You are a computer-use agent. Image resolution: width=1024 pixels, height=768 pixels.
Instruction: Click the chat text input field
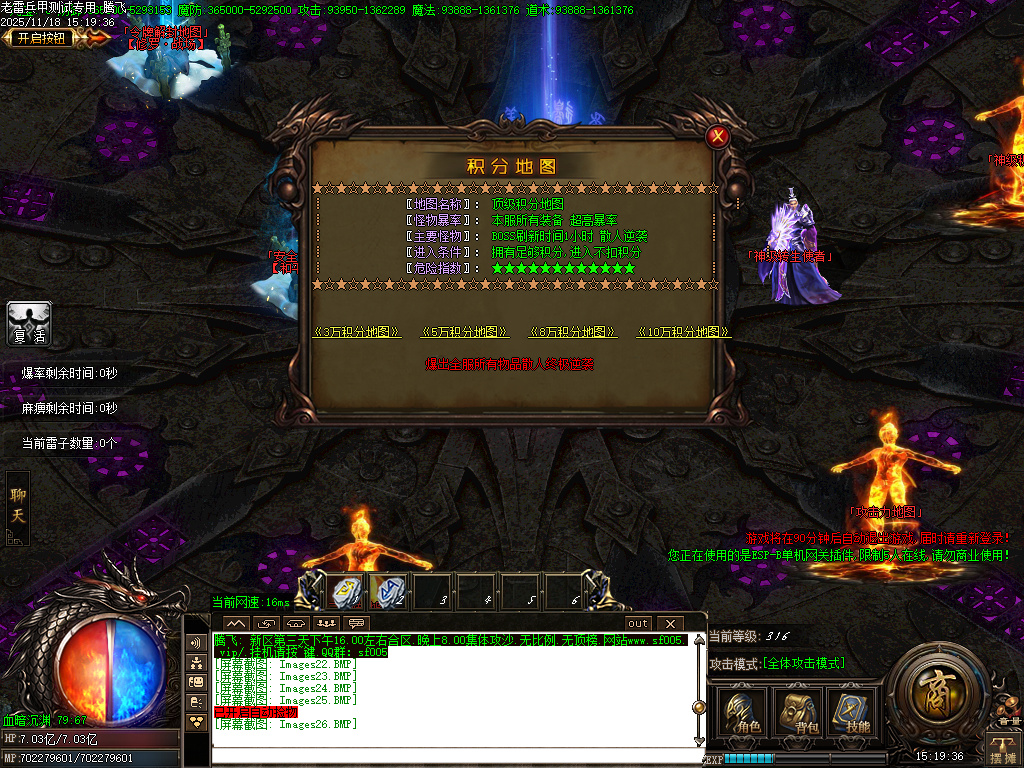pos(450,755)
